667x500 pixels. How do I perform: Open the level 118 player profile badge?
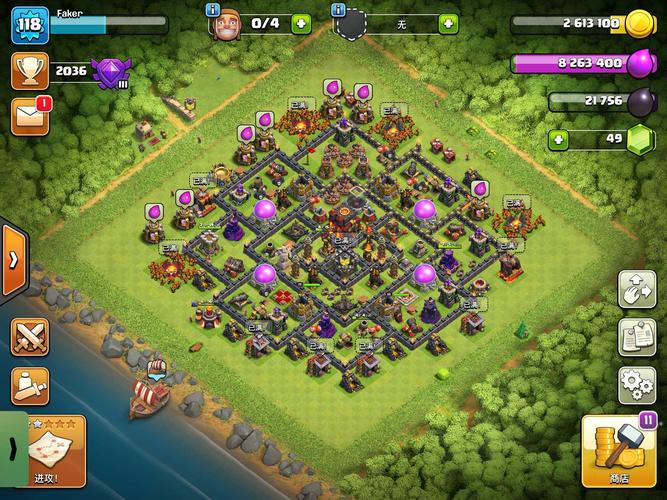pos(29,24)
